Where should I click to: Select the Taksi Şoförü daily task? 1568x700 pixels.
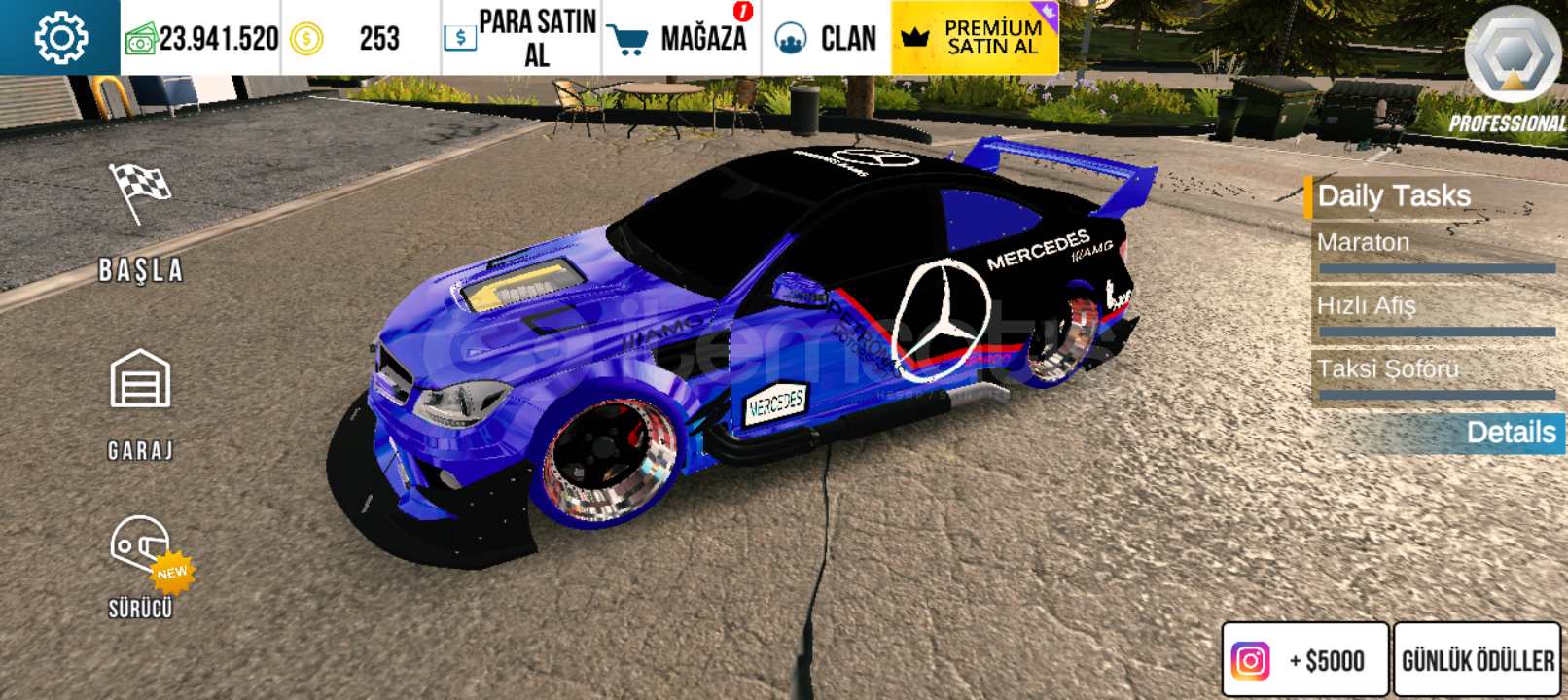(1436, 377)
